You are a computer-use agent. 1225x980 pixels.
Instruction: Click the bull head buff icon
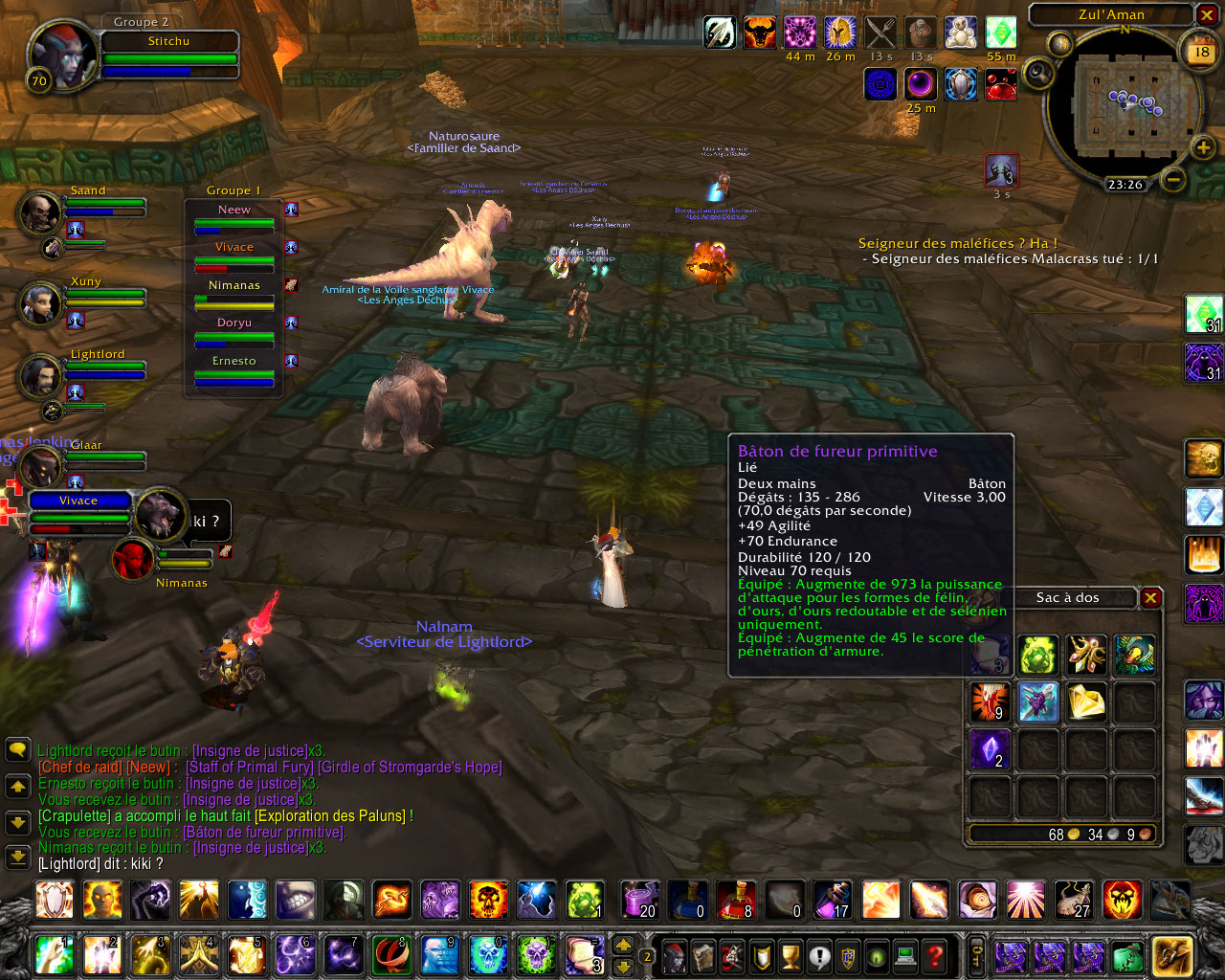759,33
